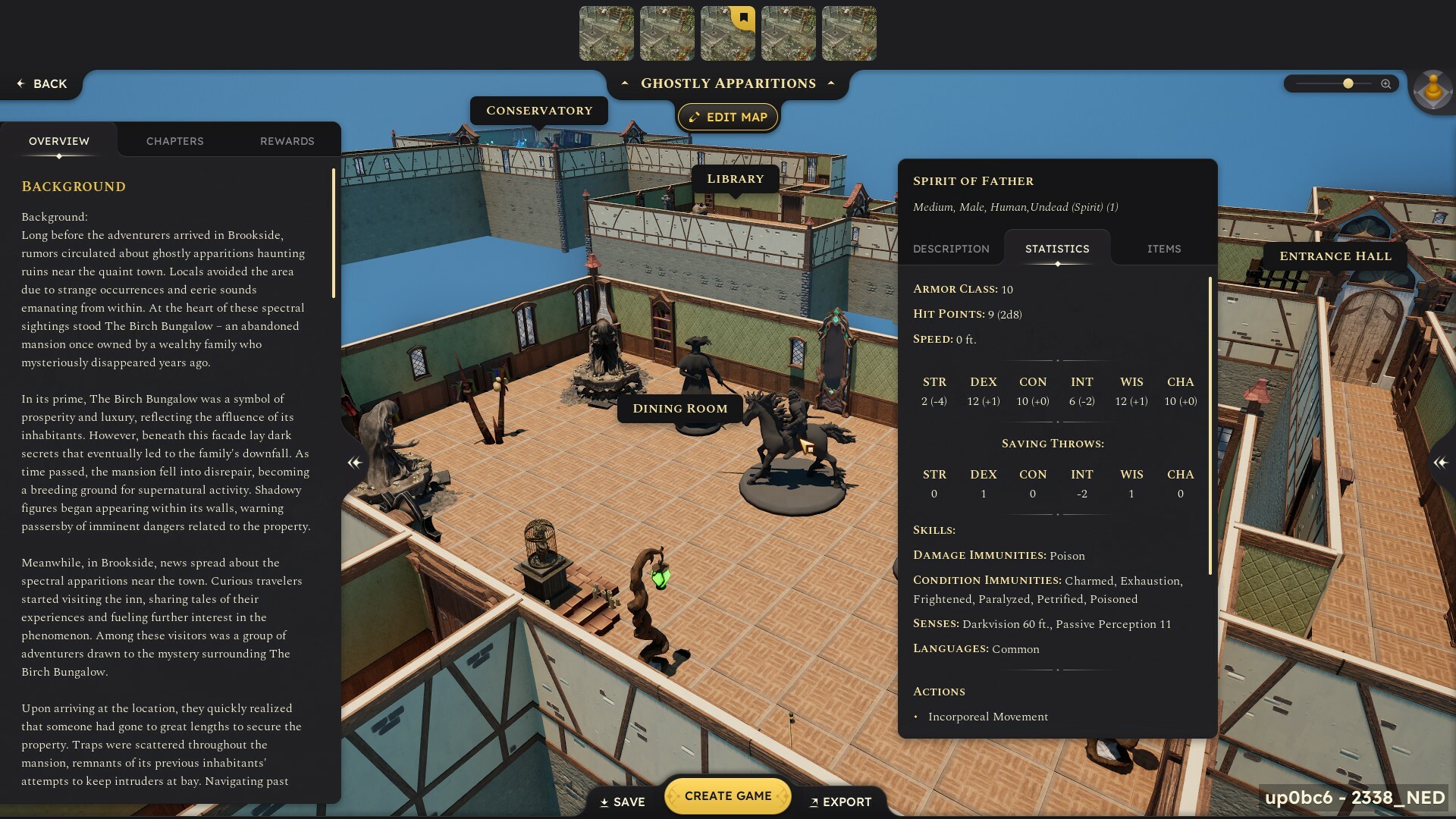Switch to the Chapters tab
This screenshot has height=819, width=1456.
174,140
